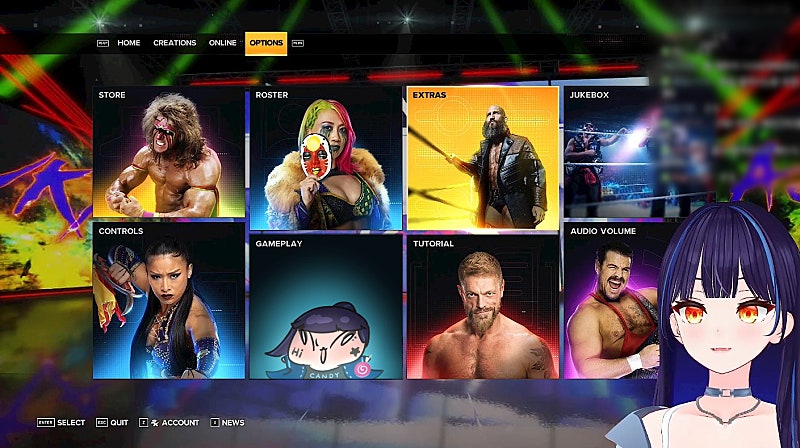
Task: Open the Tutorial tile
Action: [x=482, y=306]
